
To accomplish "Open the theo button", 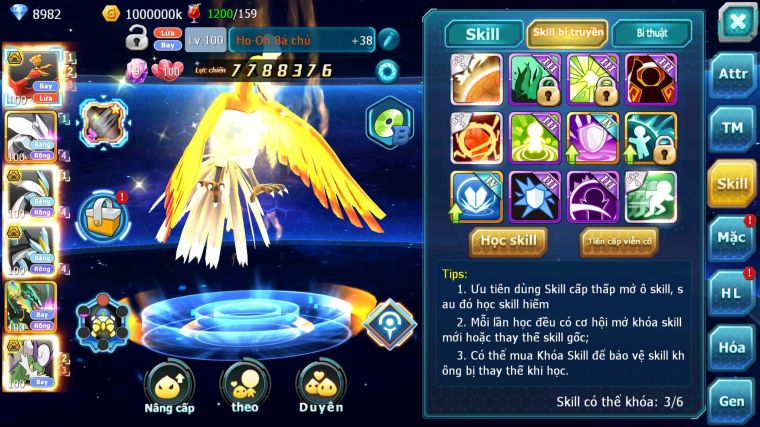I will point(245,389).
